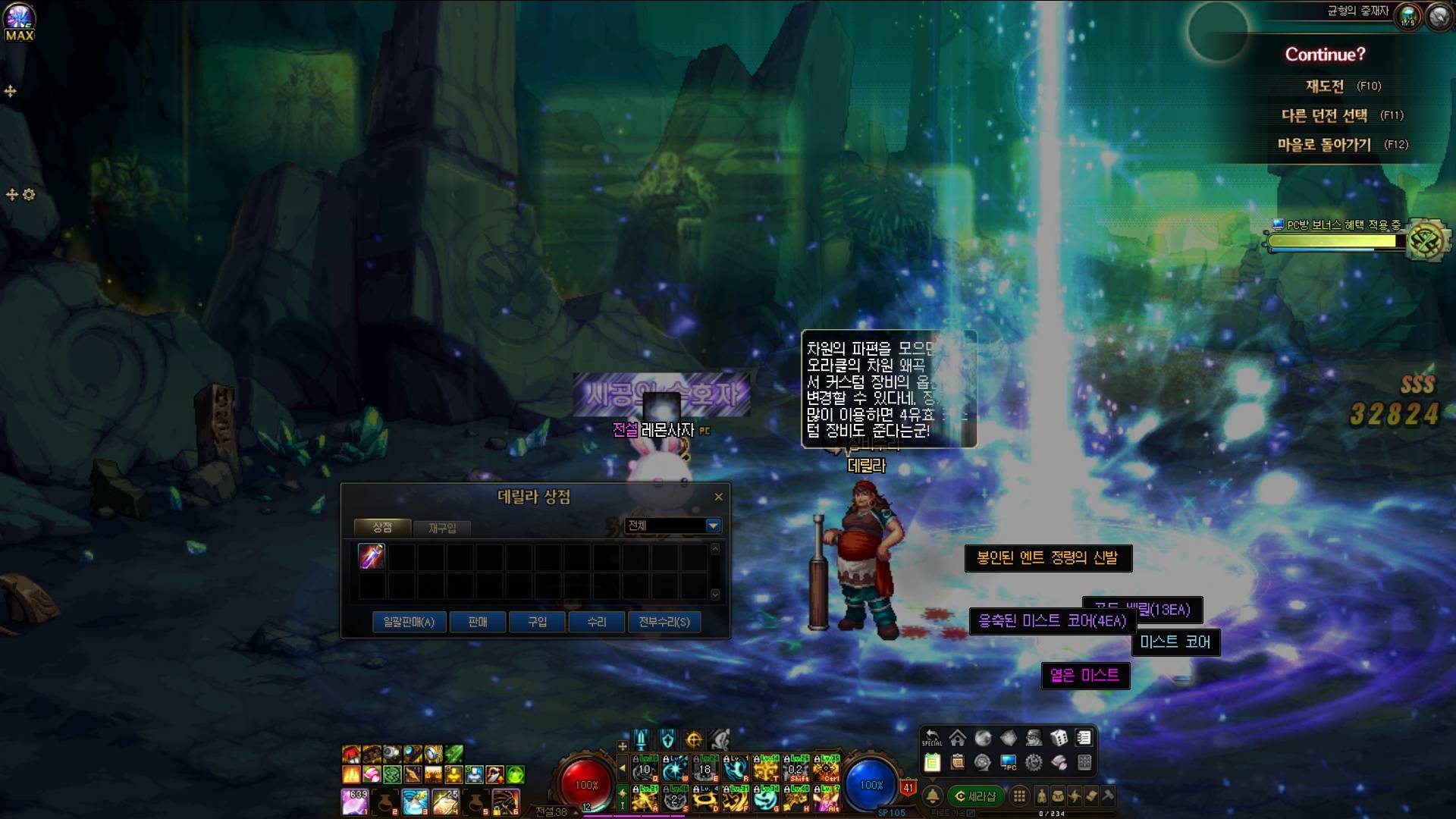Switch to the 재구입 tab

pyautogui.click(x=442, y=528)
